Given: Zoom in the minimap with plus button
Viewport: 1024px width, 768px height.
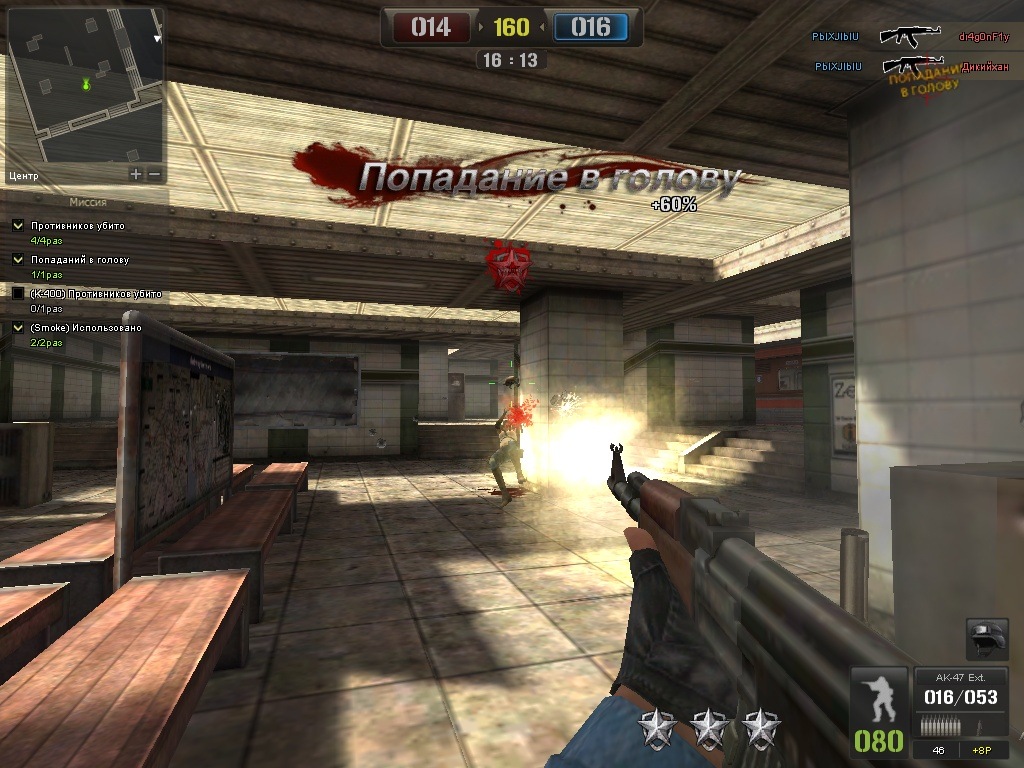Looking at the screenshot, I should pyautogui.click(x=136, y=174).
